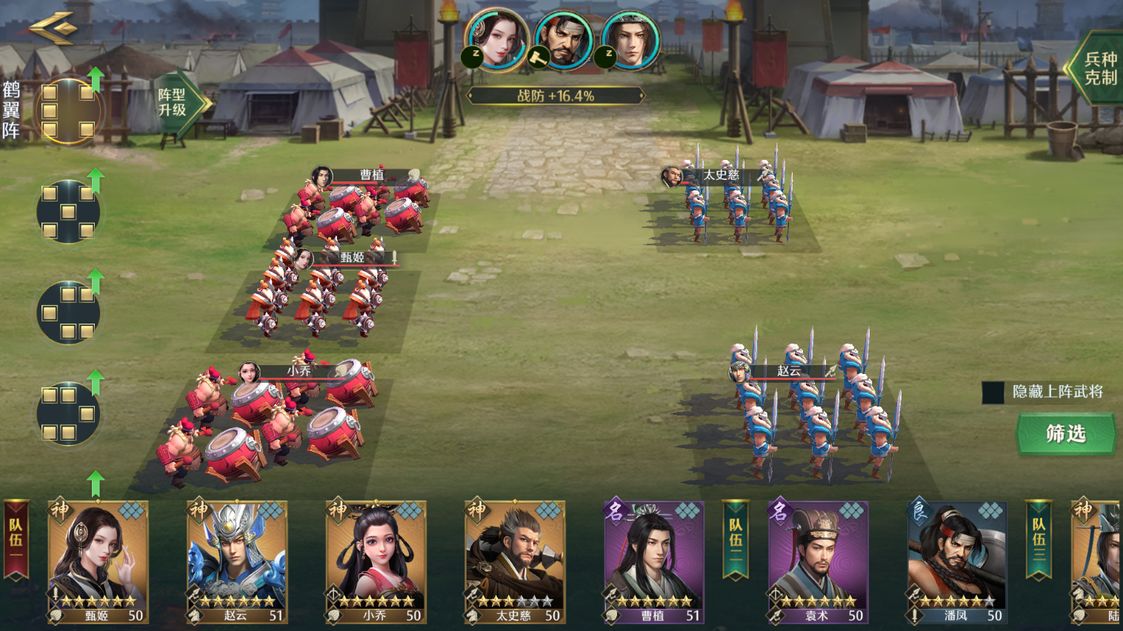Select the 鹤翼阵 formation icon

pos(68,110)
